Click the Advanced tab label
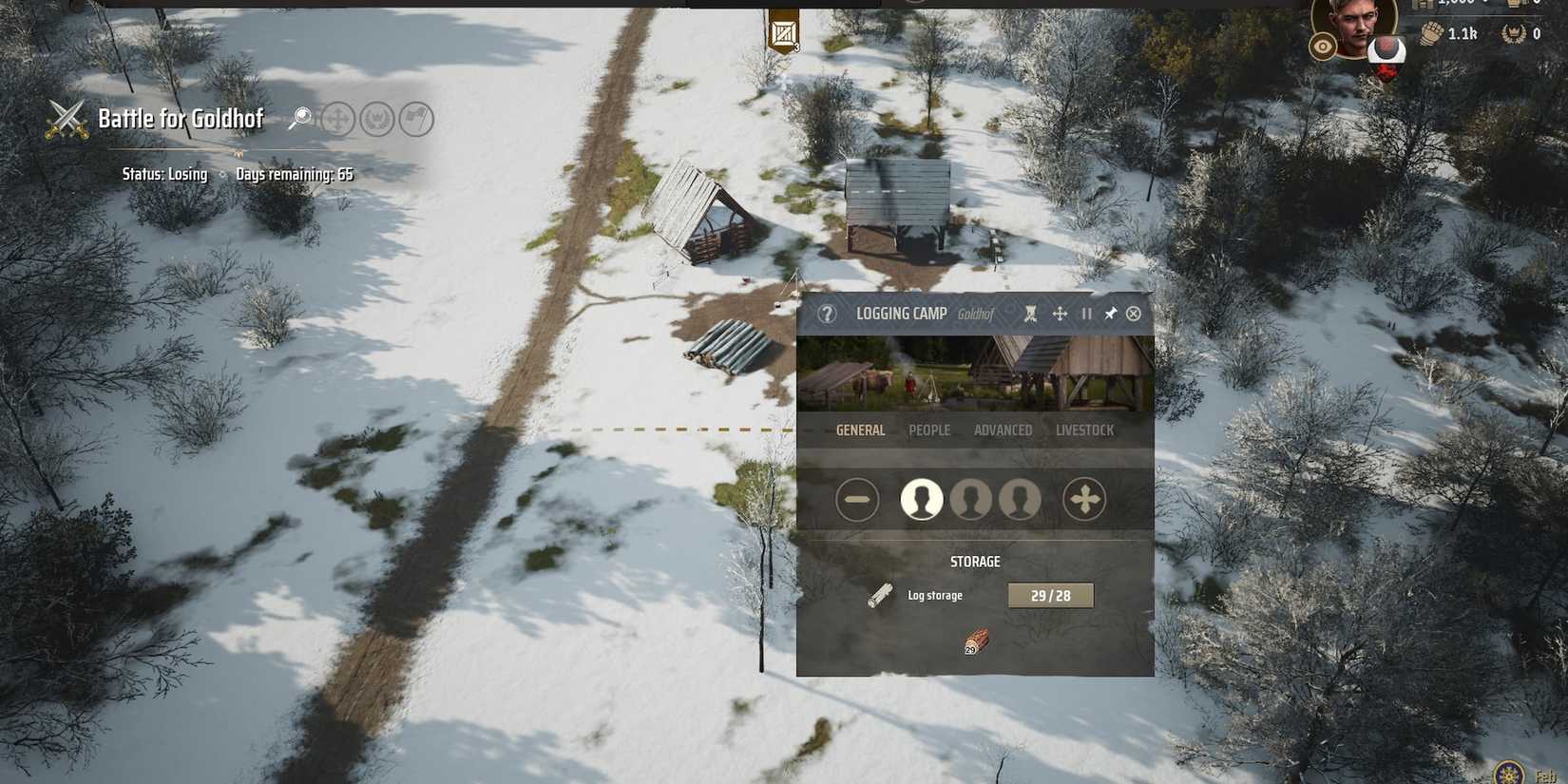 tap(1003, 430)
